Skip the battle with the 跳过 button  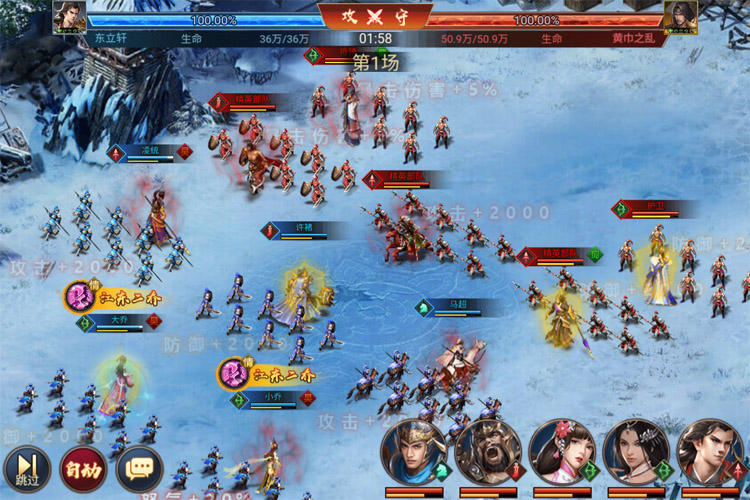coord(24,467)
